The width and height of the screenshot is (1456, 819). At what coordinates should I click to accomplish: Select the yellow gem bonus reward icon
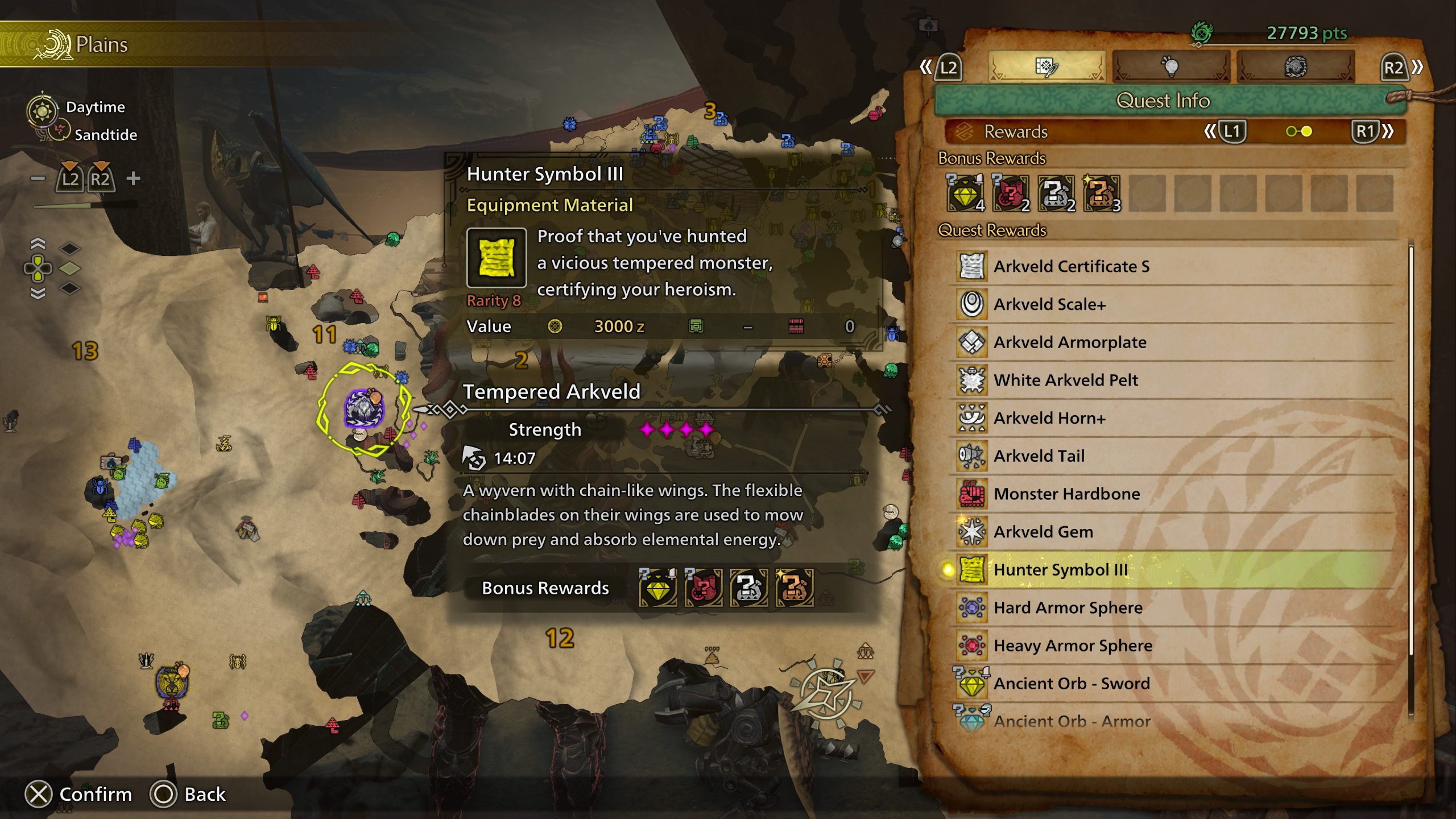tap(965, 193)
